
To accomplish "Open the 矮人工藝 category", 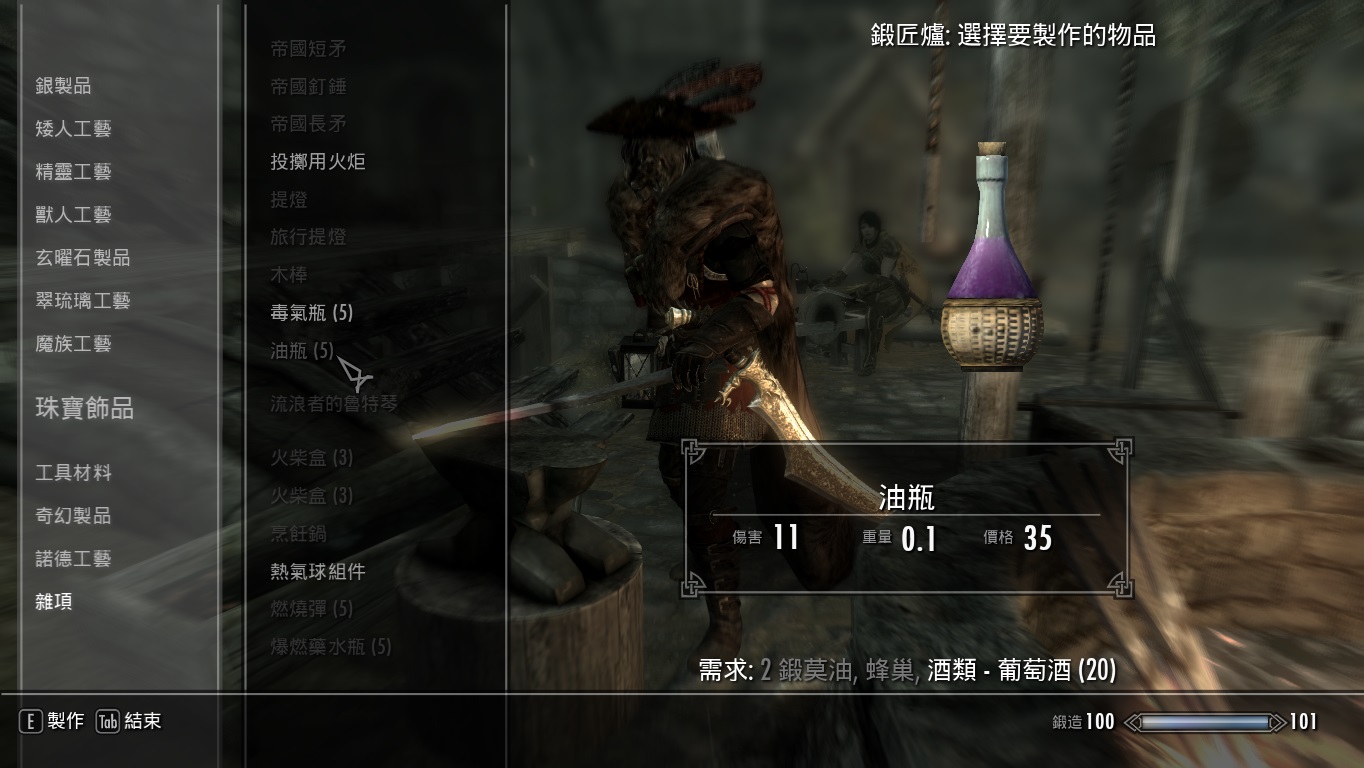I will 70,127.
